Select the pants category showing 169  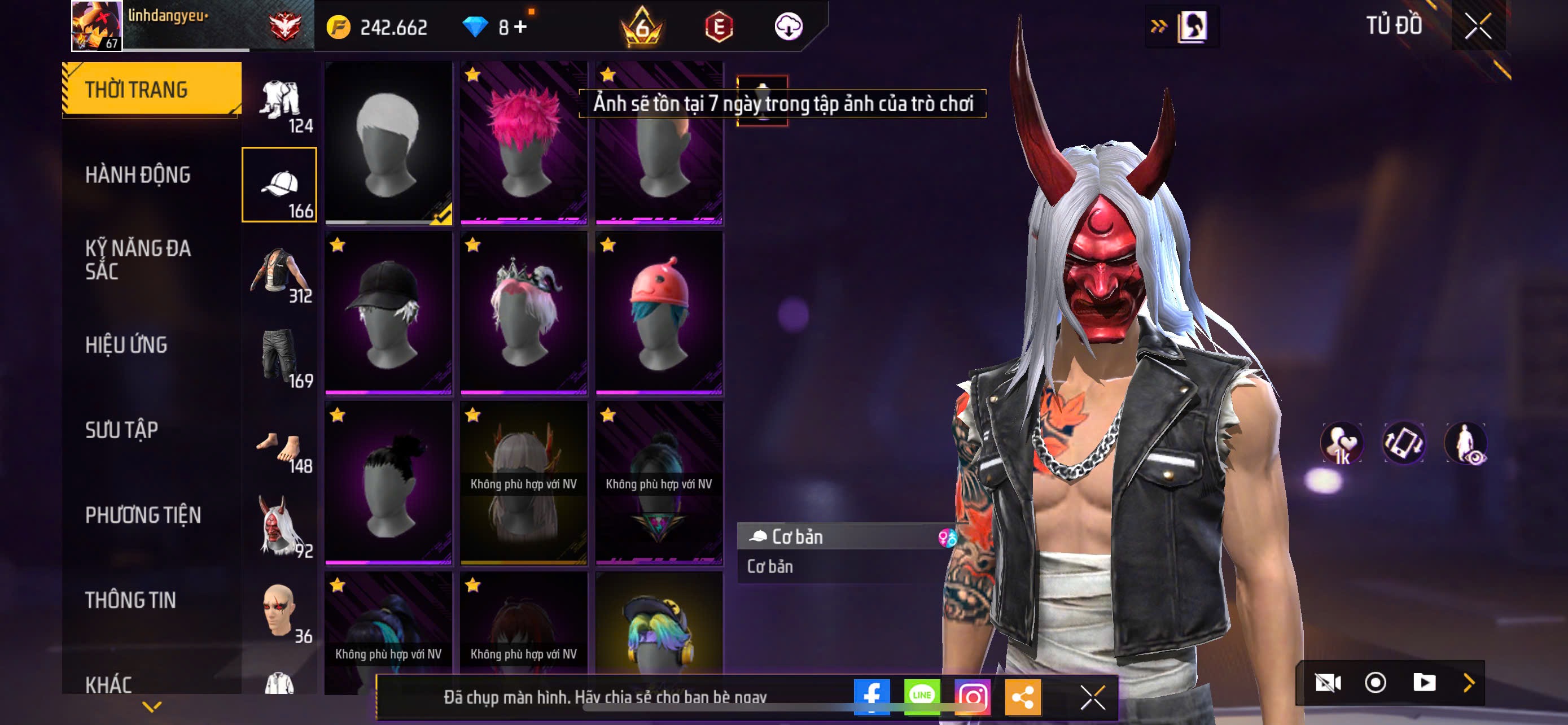pyautogui.click(x=280, y=359)
